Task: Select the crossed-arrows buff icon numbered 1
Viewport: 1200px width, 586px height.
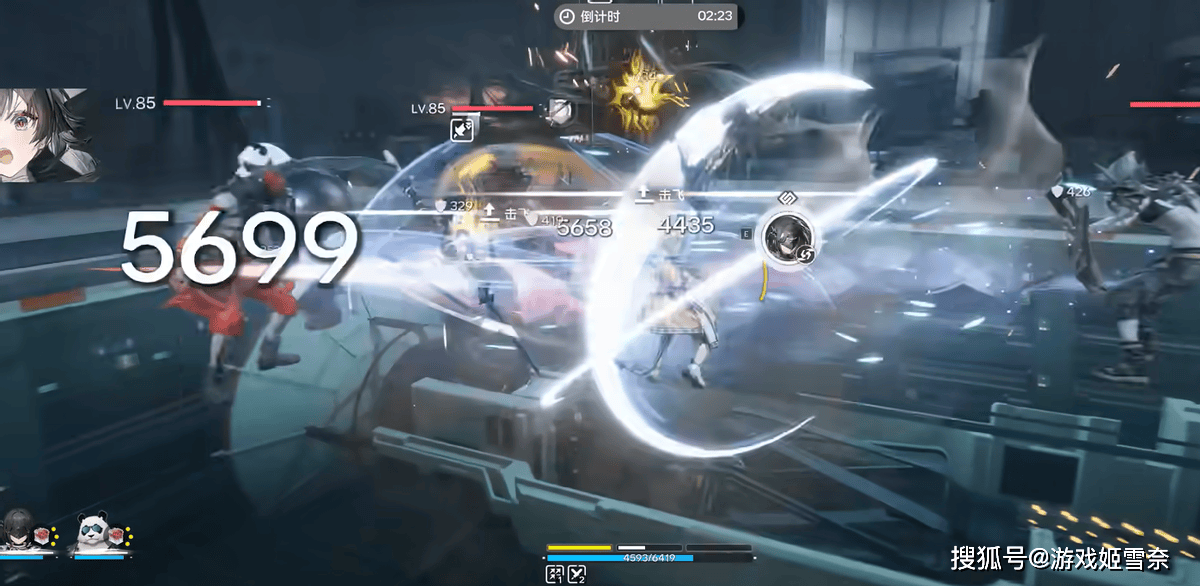Action: tap(554, 573)
